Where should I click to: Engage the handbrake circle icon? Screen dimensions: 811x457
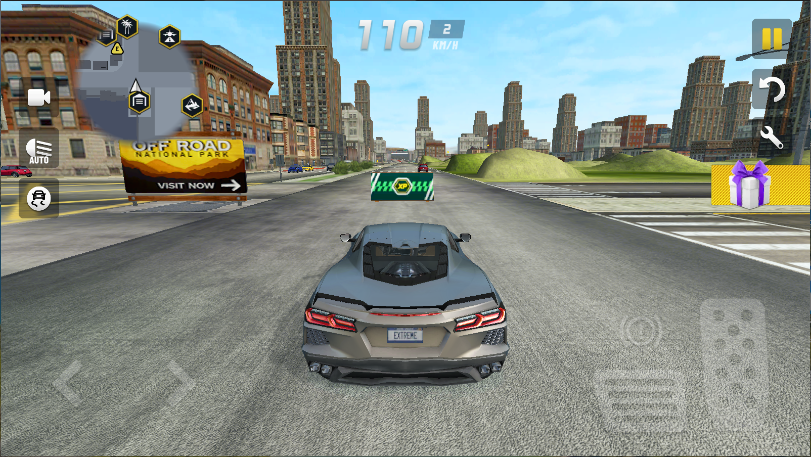(x=640, y=330)
